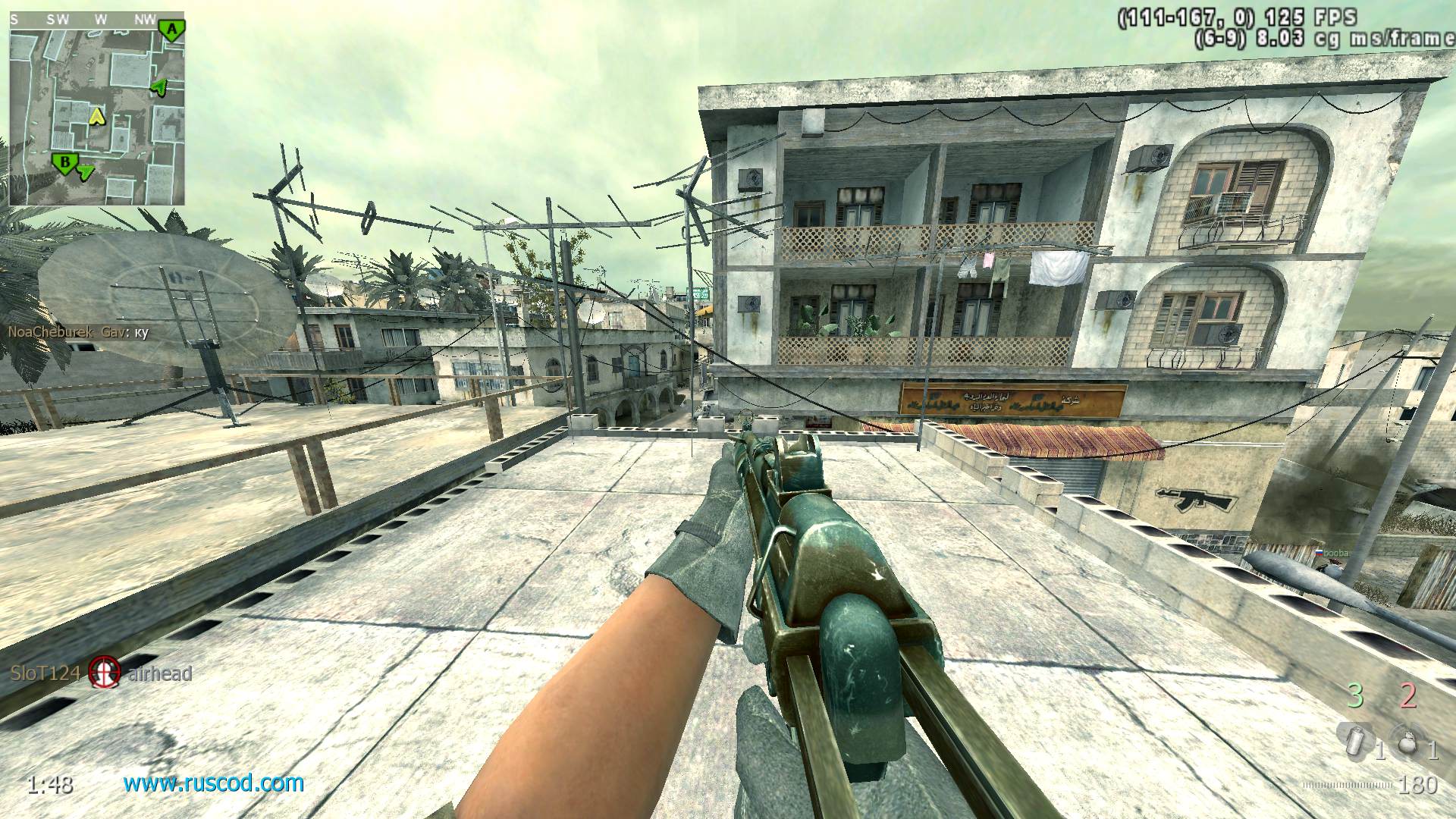Screen dimensions: 1456x819
Task: Click SloT124's name in the kill feed
Action: [x=45, y=673]
